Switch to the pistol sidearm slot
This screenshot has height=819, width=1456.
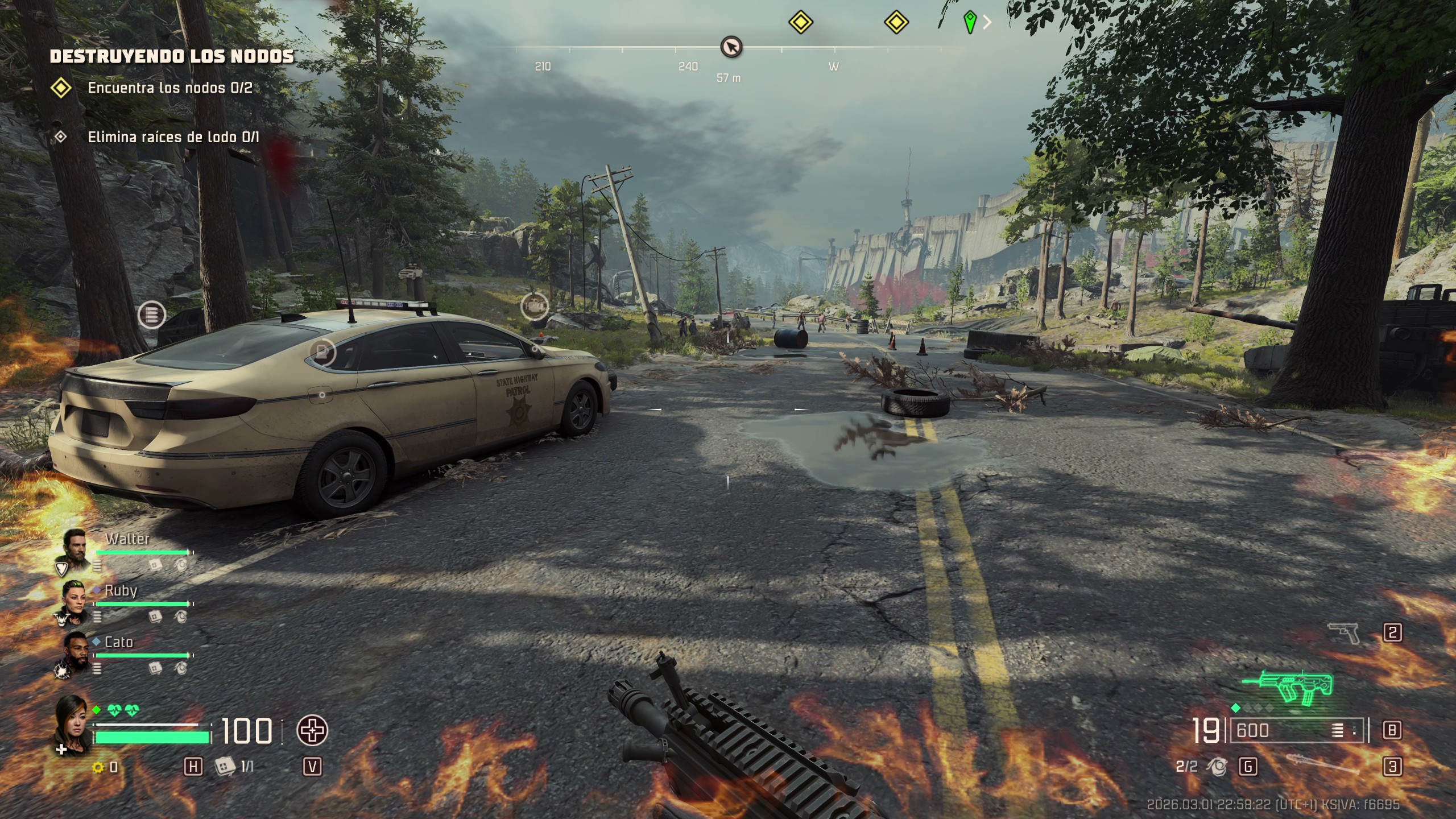click(x=1343, y=632)
